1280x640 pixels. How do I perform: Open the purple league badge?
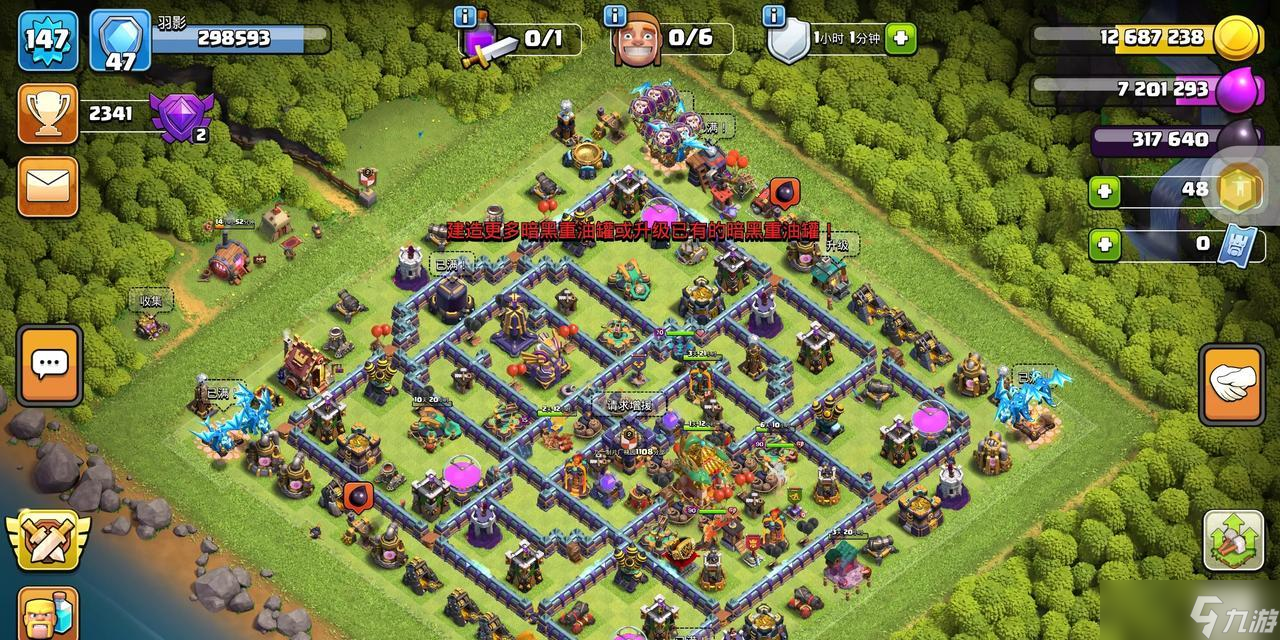[x=182, y=115]
